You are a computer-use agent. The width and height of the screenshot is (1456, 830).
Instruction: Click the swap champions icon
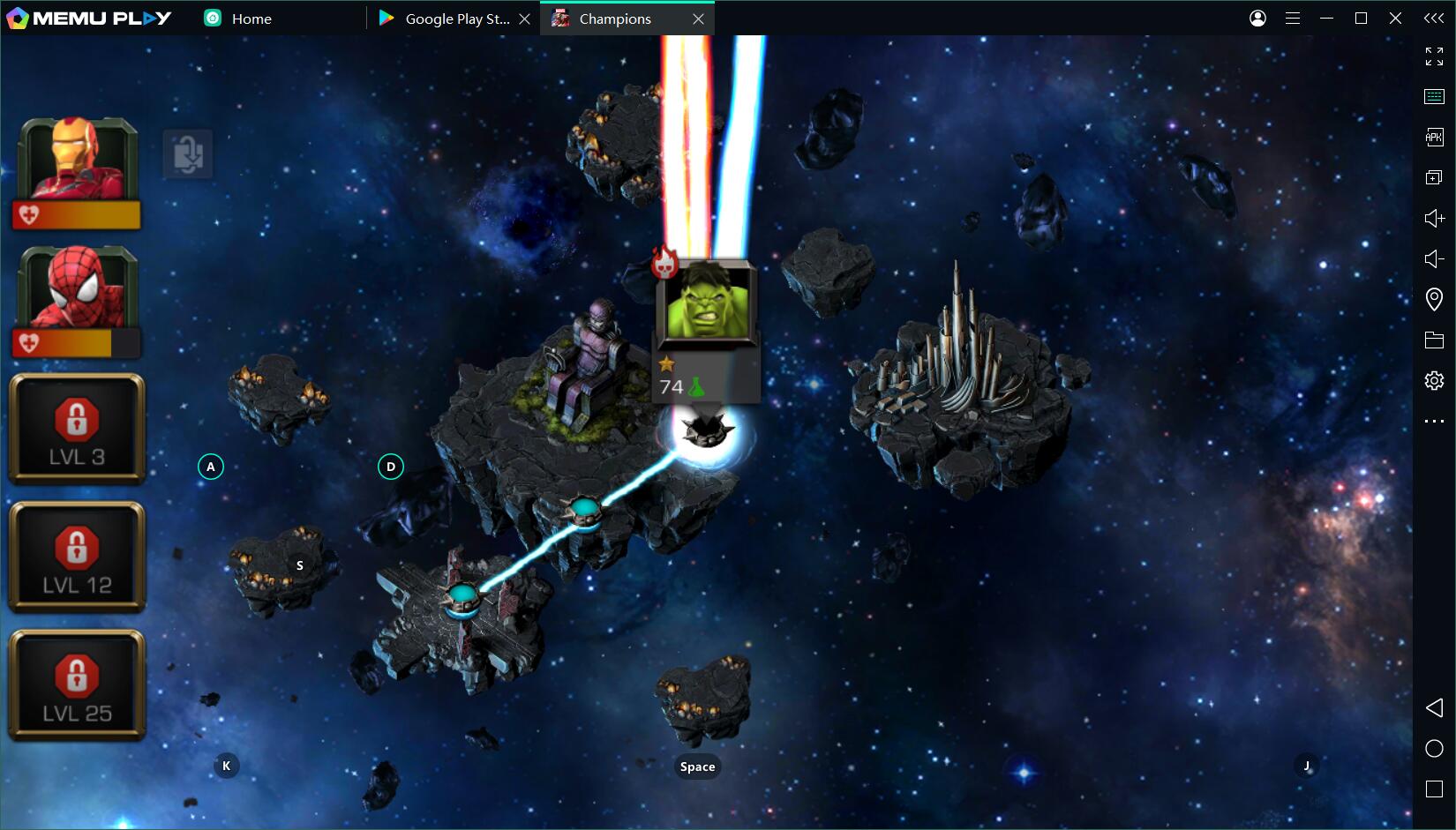click(x=188, y=154)
